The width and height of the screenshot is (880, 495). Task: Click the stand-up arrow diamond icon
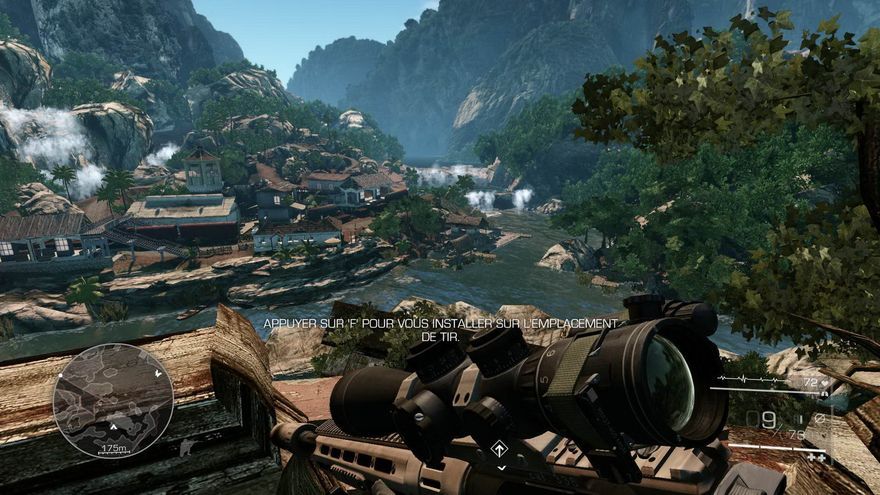click(500, 449)
